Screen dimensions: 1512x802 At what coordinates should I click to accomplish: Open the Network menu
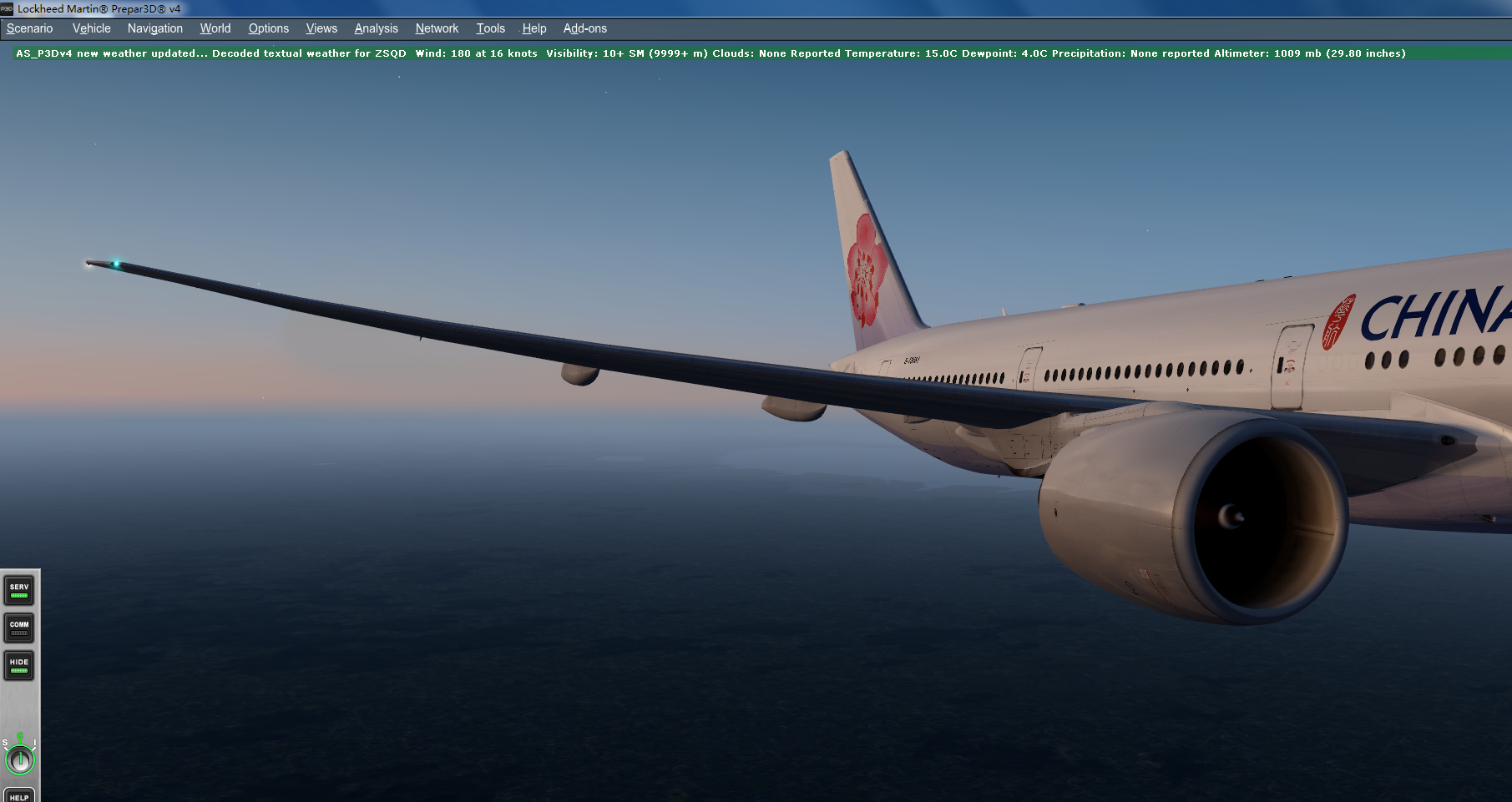[437, 28]
